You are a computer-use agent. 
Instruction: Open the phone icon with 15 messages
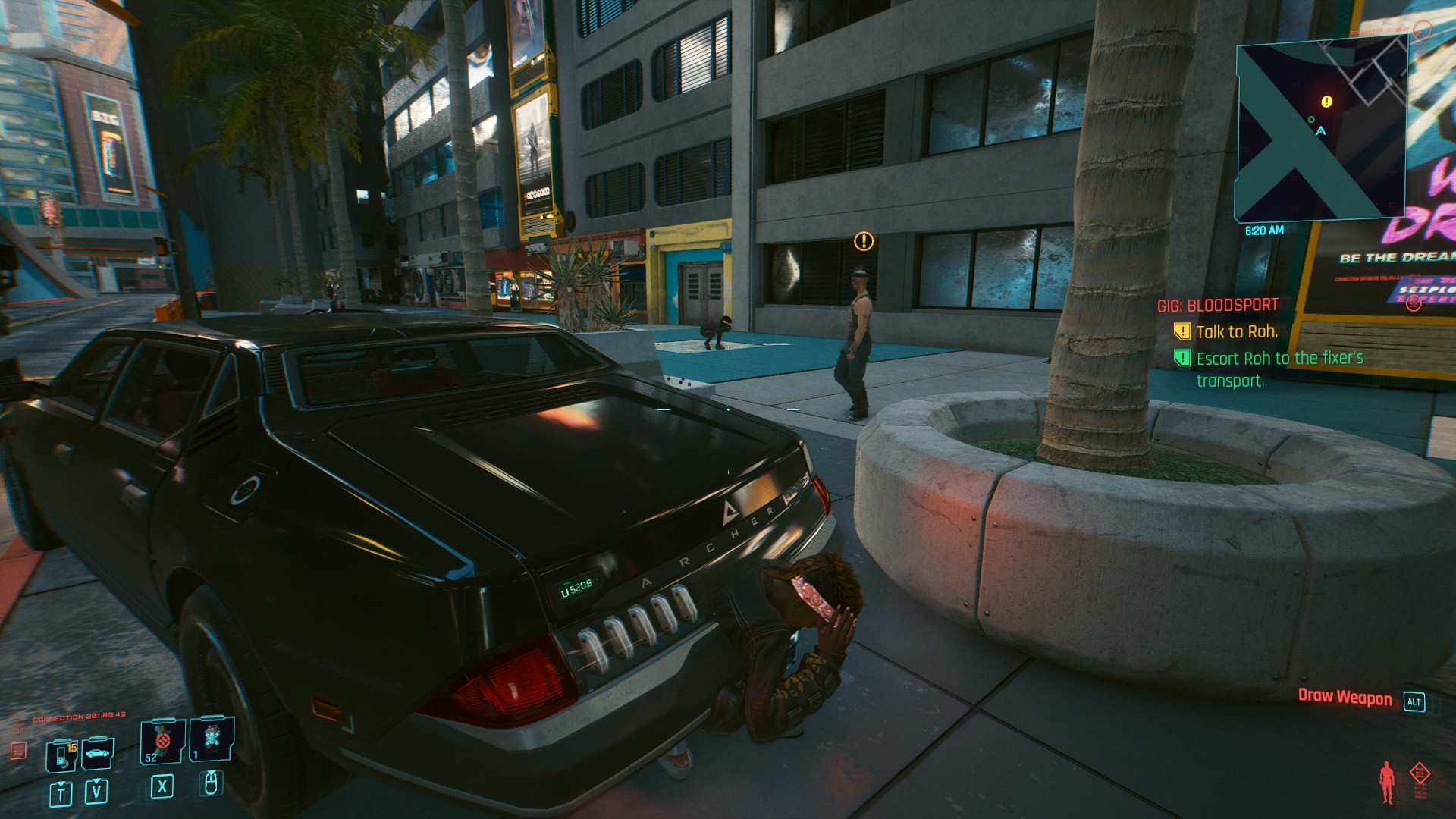coord(62,755)
